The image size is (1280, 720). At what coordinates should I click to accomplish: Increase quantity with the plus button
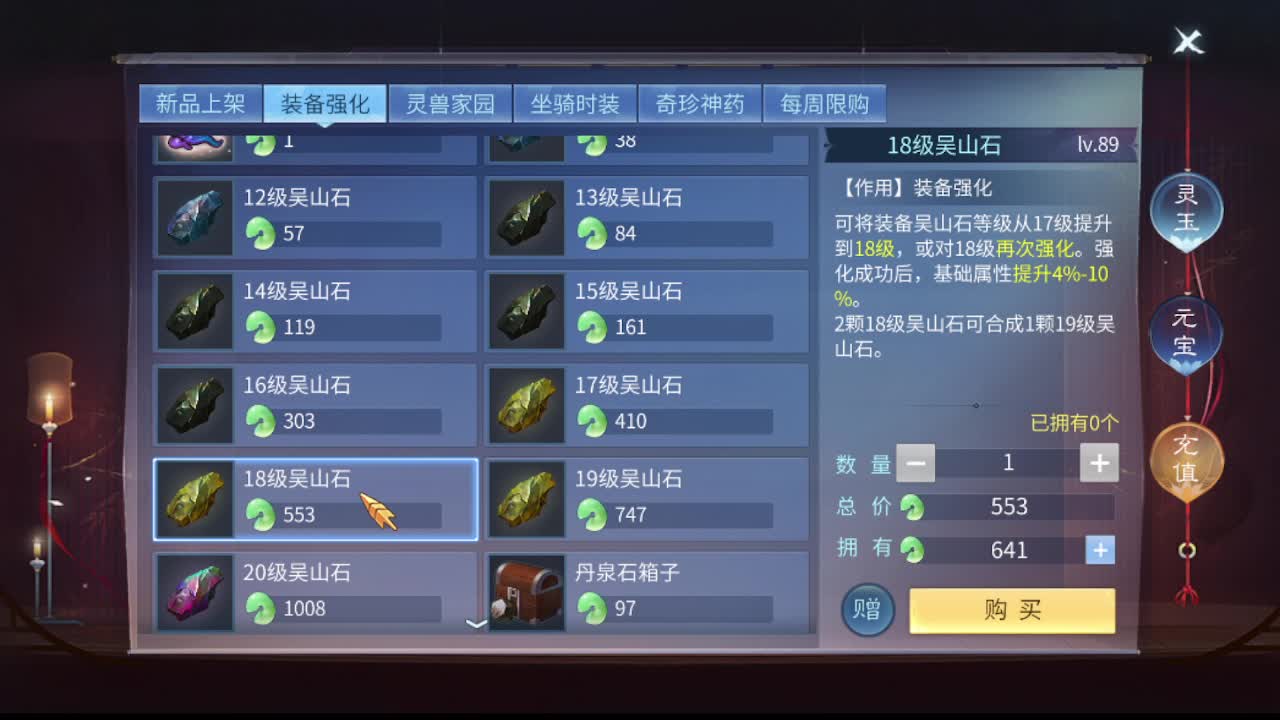(x=1098, y=462)
